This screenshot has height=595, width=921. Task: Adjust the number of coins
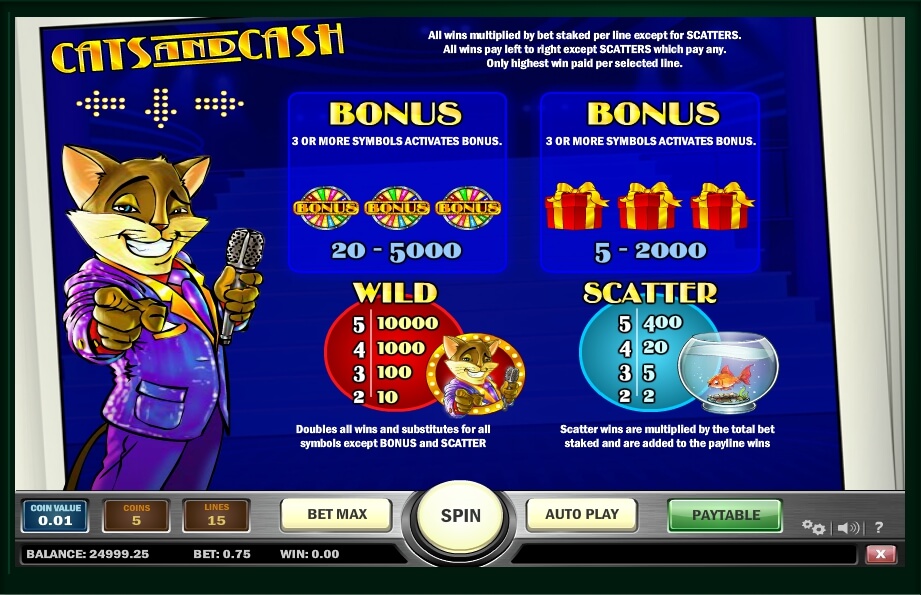point(136,515)
